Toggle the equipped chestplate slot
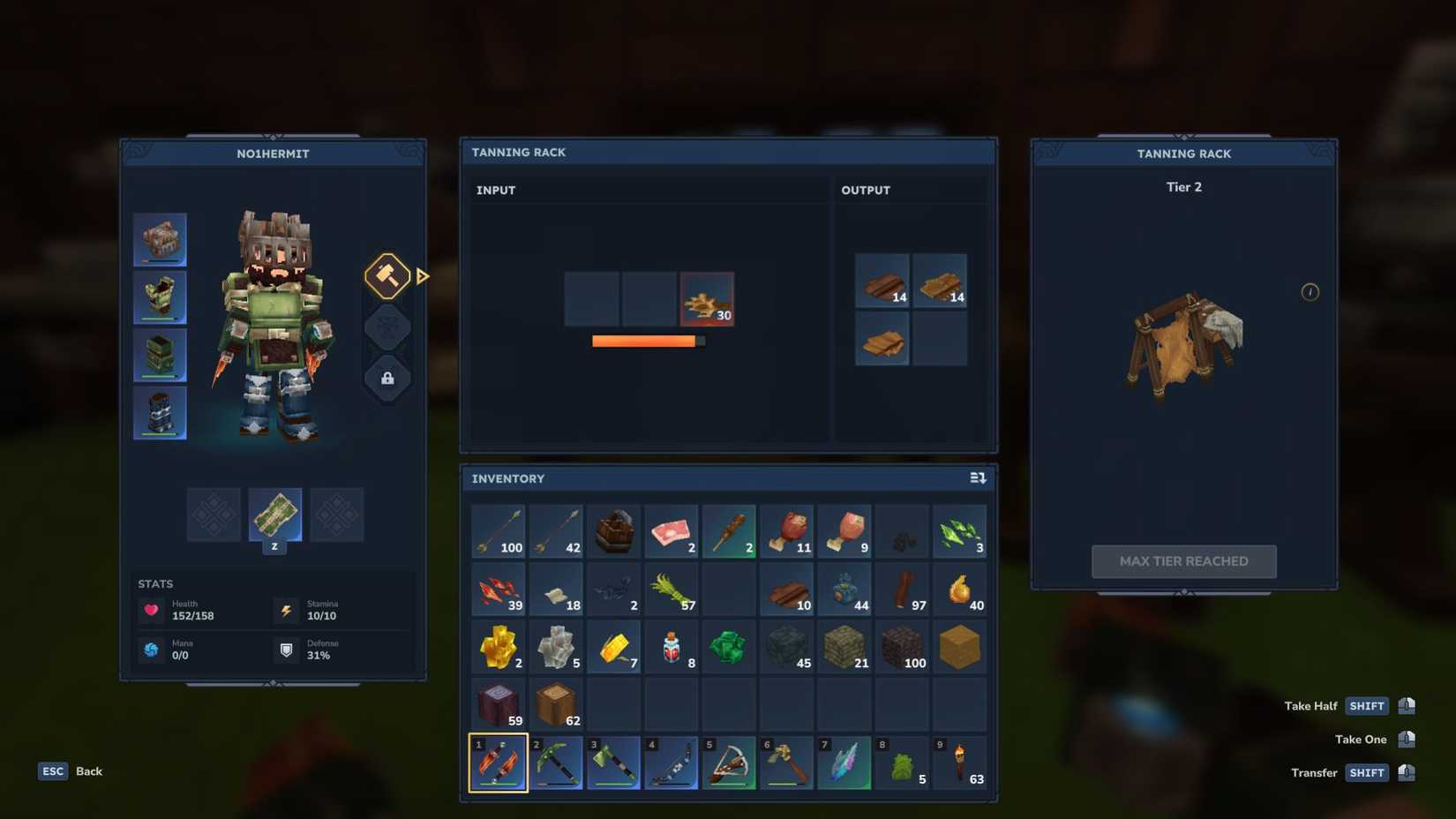 (x=160, y=297)
